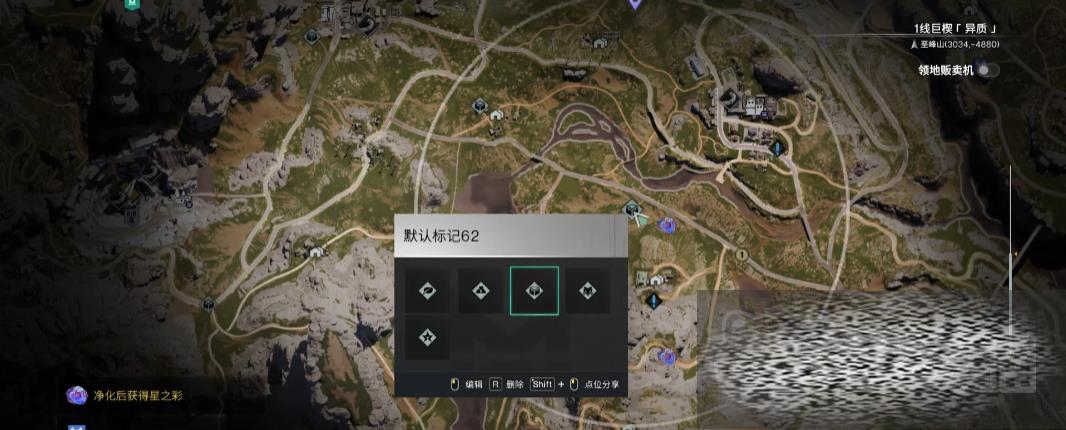Click the purple star orb marker near cursor
The width and height of the screenshot is (1066, 430).
tap(665, 226)
